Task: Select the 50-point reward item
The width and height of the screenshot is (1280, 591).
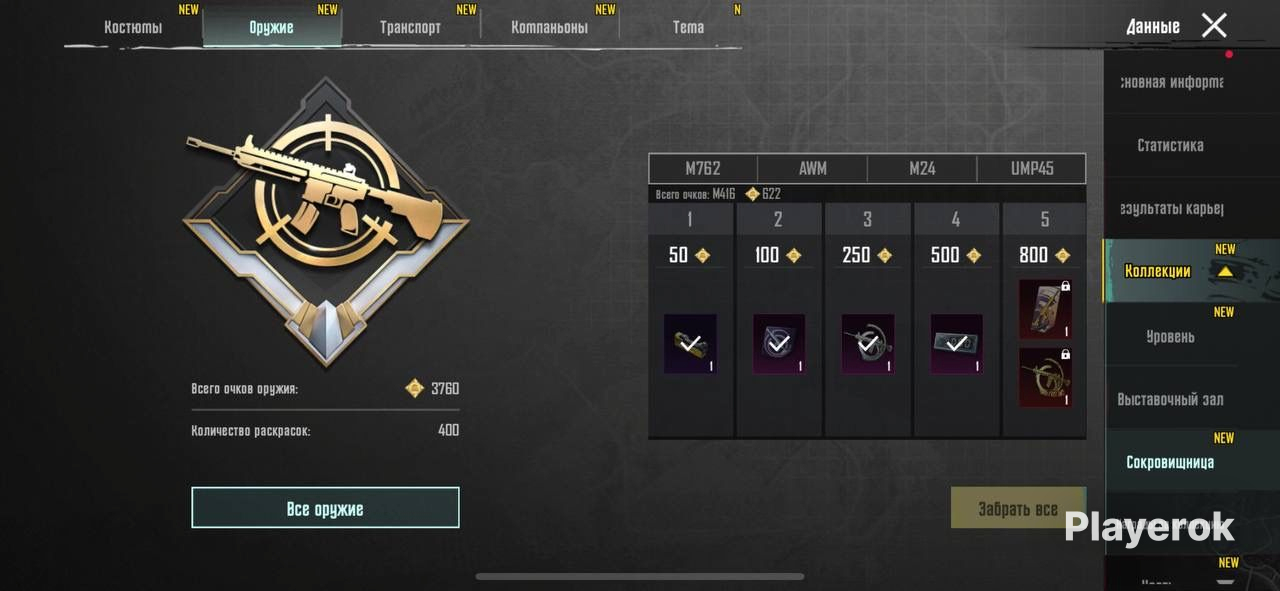Action: click(690, 344)
